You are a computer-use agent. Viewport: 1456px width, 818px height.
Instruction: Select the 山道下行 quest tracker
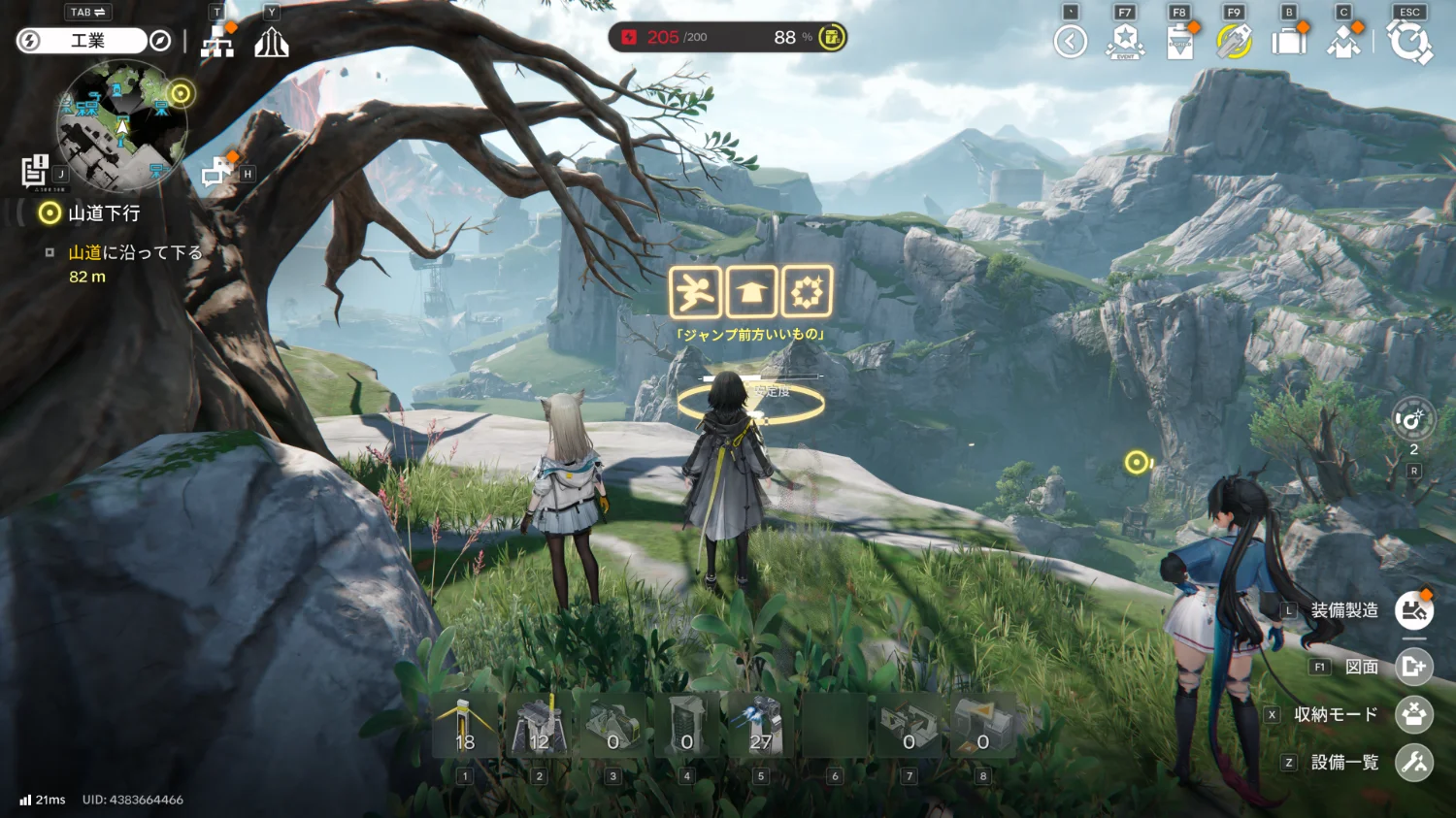click(103, 213)
